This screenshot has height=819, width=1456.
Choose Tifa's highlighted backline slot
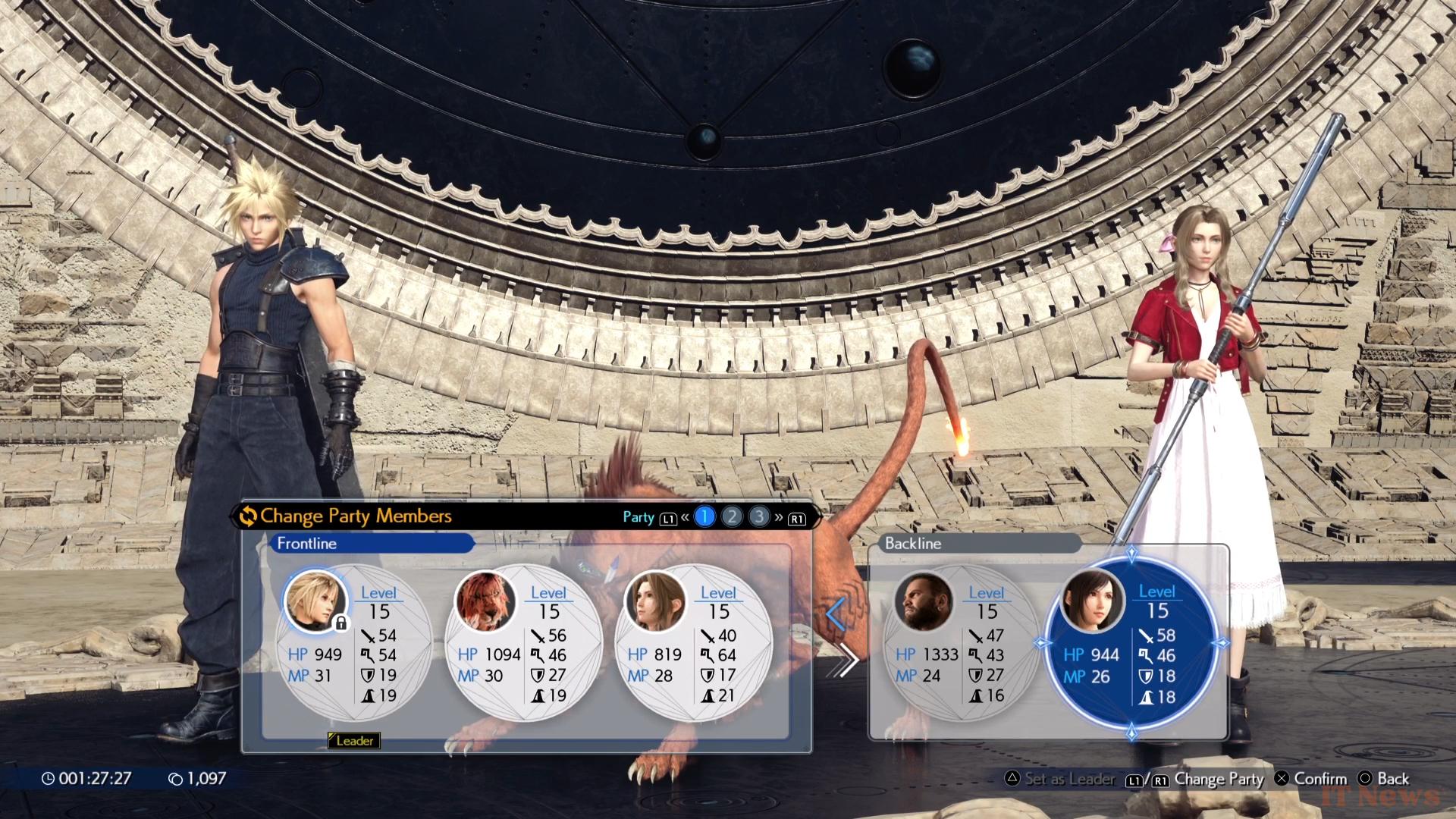point(1131,643)
